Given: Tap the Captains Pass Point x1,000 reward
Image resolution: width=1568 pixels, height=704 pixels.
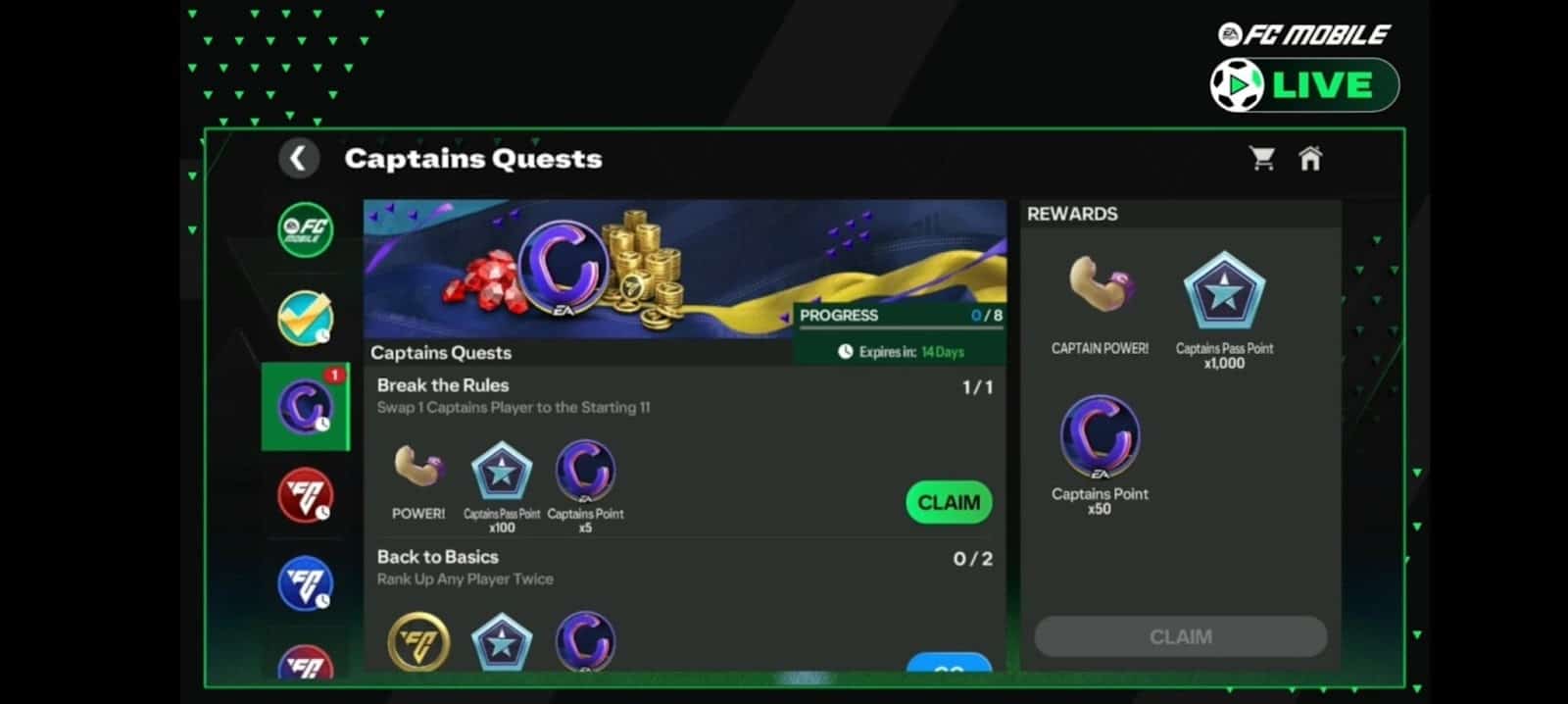Looking at the screenshot, I should point(1224,292).
